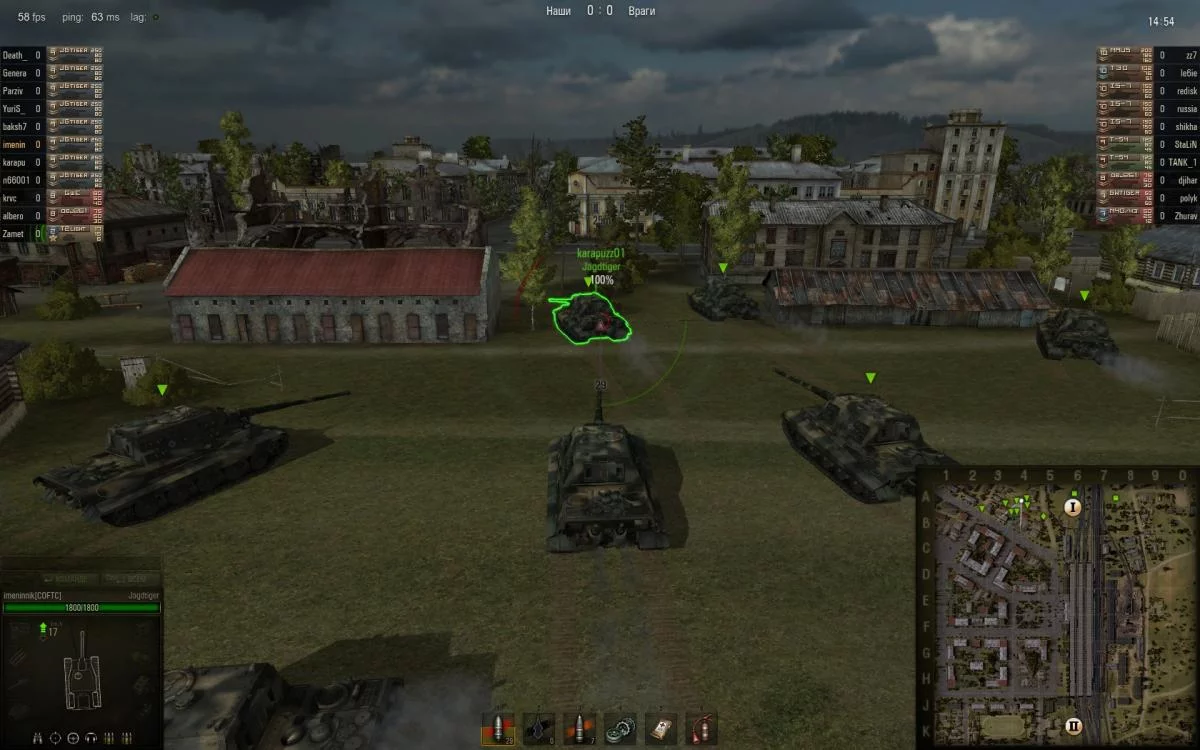Use the first aid kit consumable
The image size is (1200, 750).
click(660, 727)
